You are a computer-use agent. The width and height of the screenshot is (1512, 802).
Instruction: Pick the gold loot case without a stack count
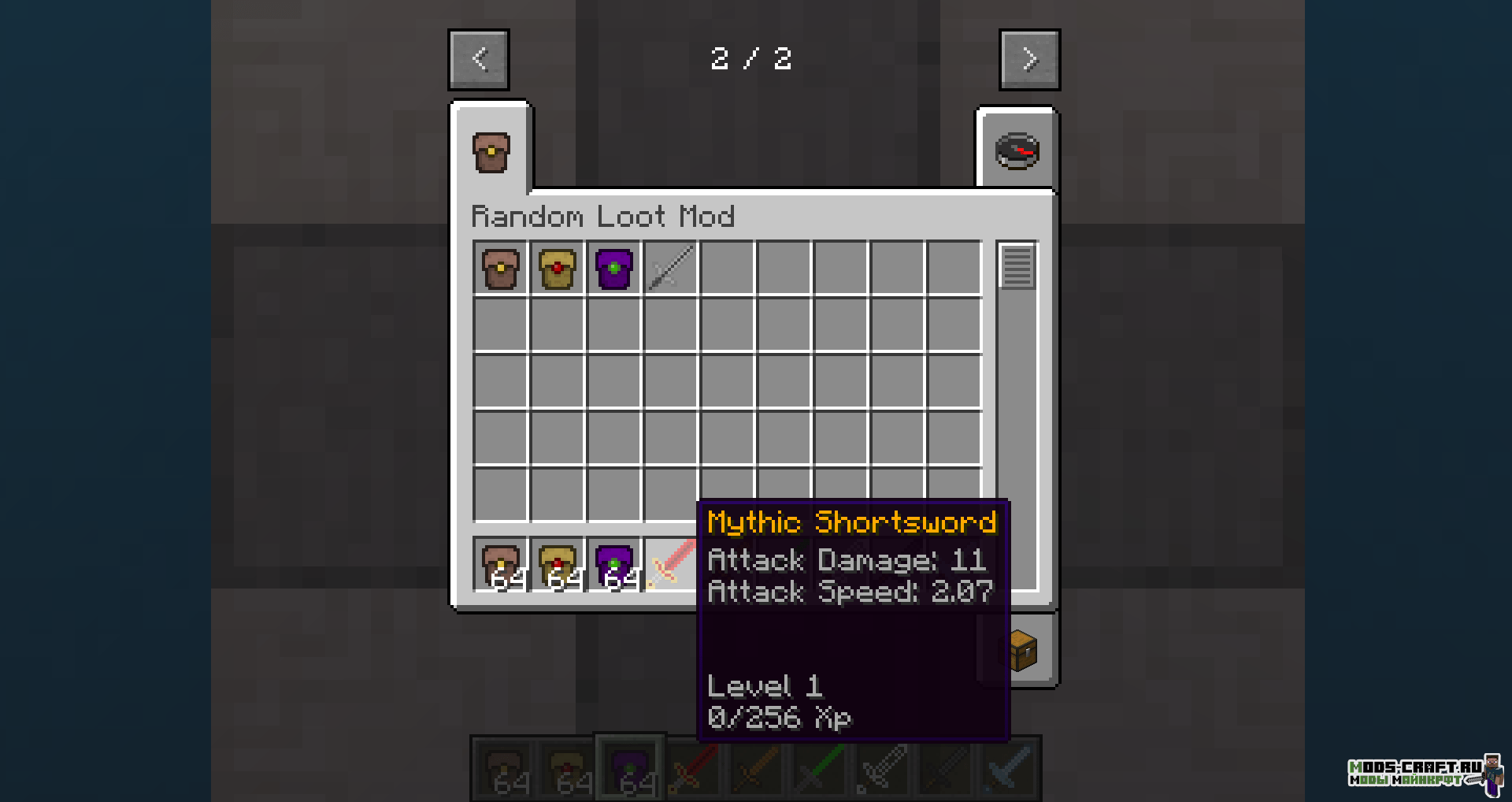pyautogui.click(x=558, y=269)
